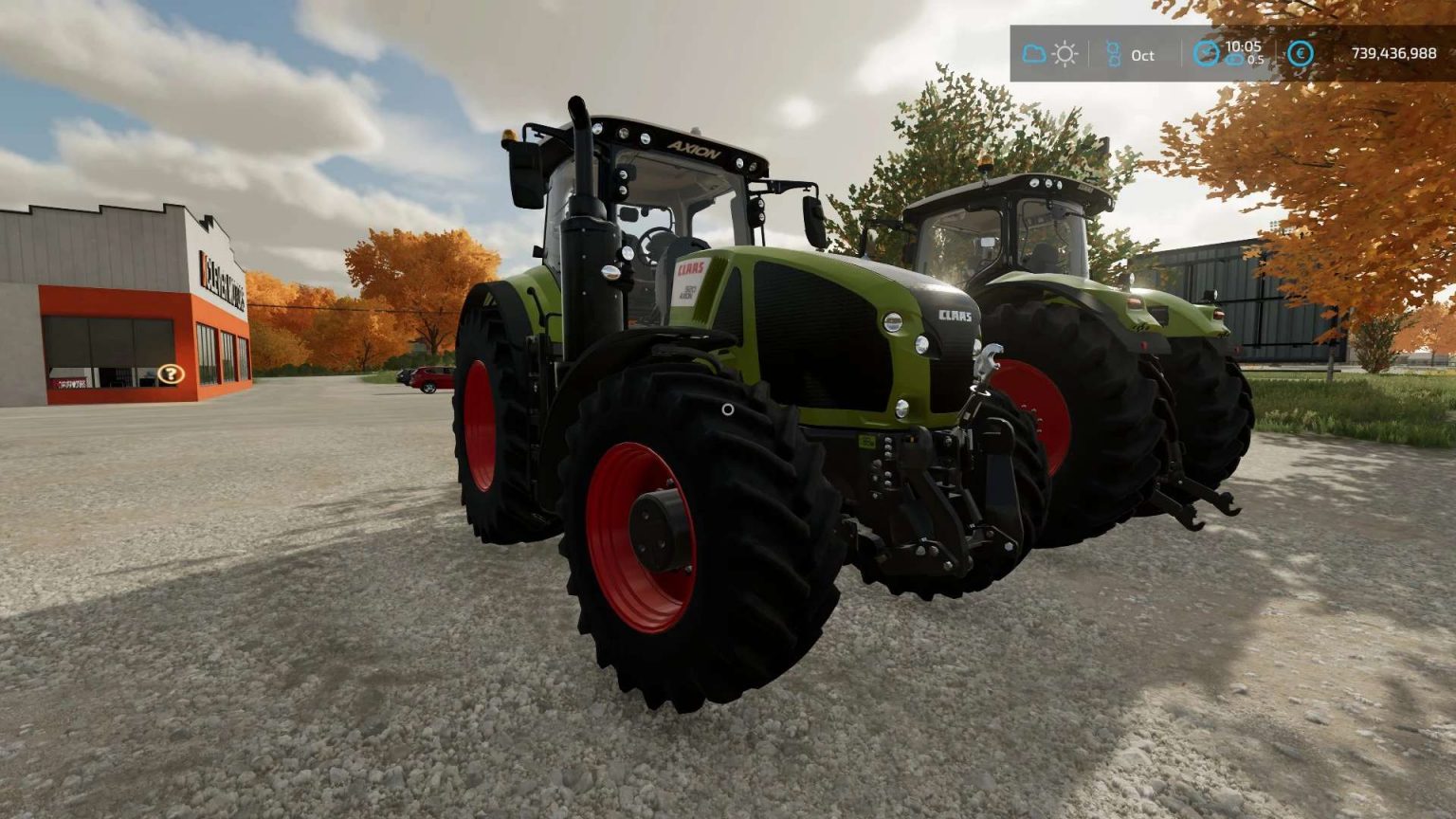This screenshot has height=819, width=1456.
Task: Click the red car parked near the shop
Action: pos(431,376)
